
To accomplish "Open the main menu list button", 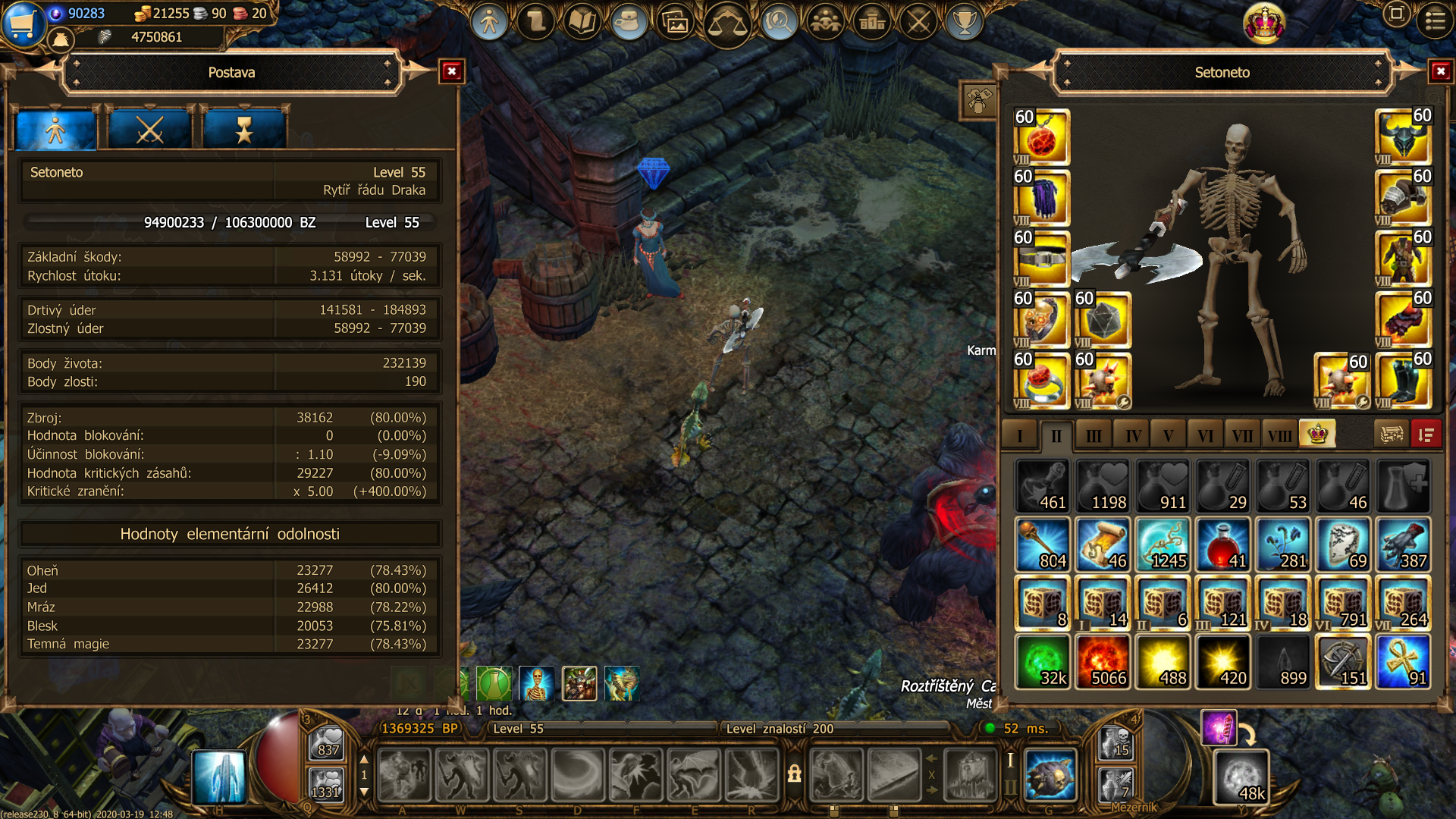I will click(1435, 20).
